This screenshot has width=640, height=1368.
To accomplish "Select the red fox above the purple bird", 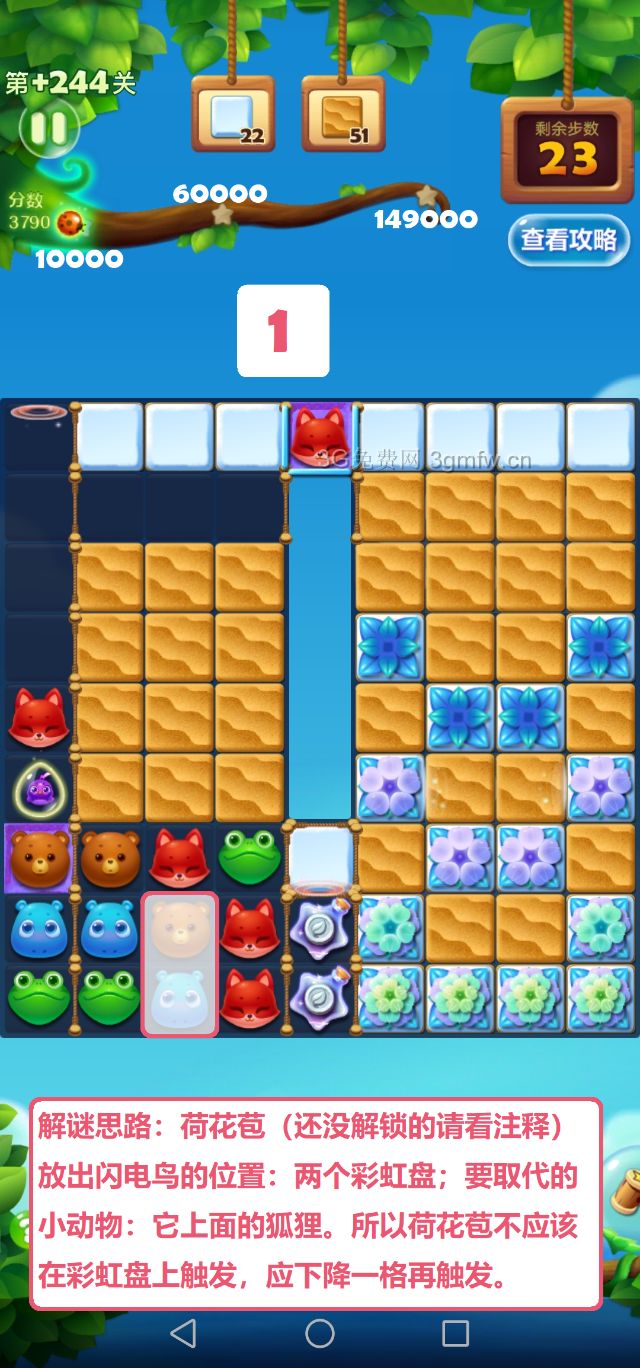I will click(x=38, y=718).
